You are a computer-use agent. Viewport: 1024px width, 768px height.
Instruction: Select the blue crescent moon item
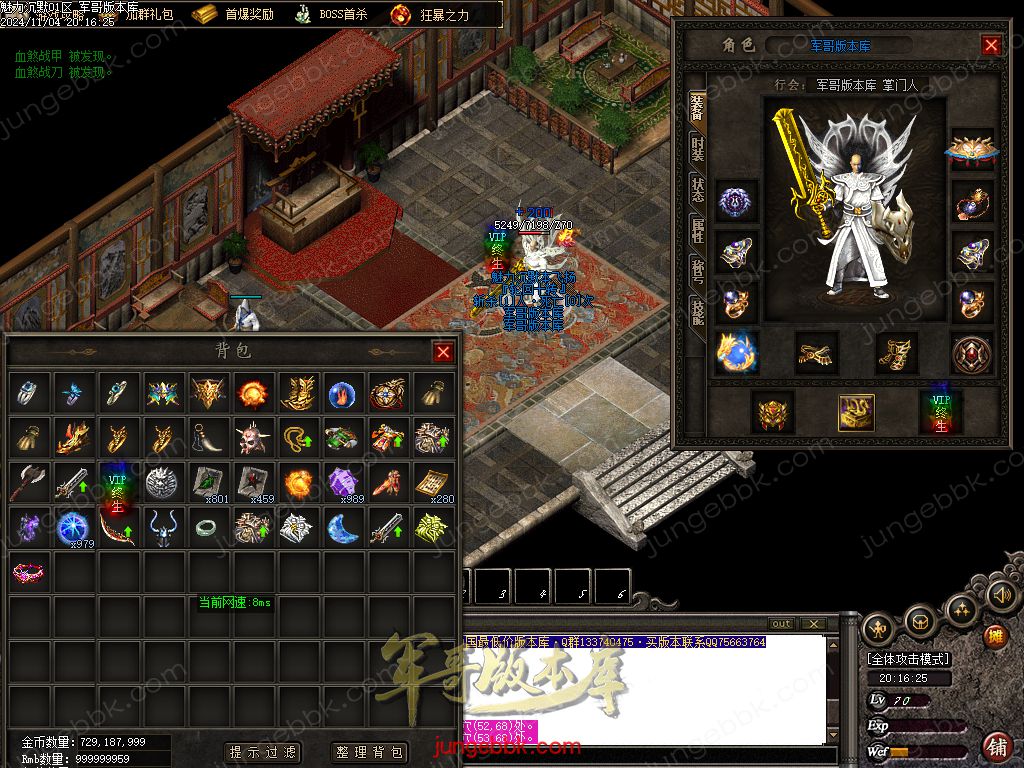pyautogui.click(x=342, y=527)
